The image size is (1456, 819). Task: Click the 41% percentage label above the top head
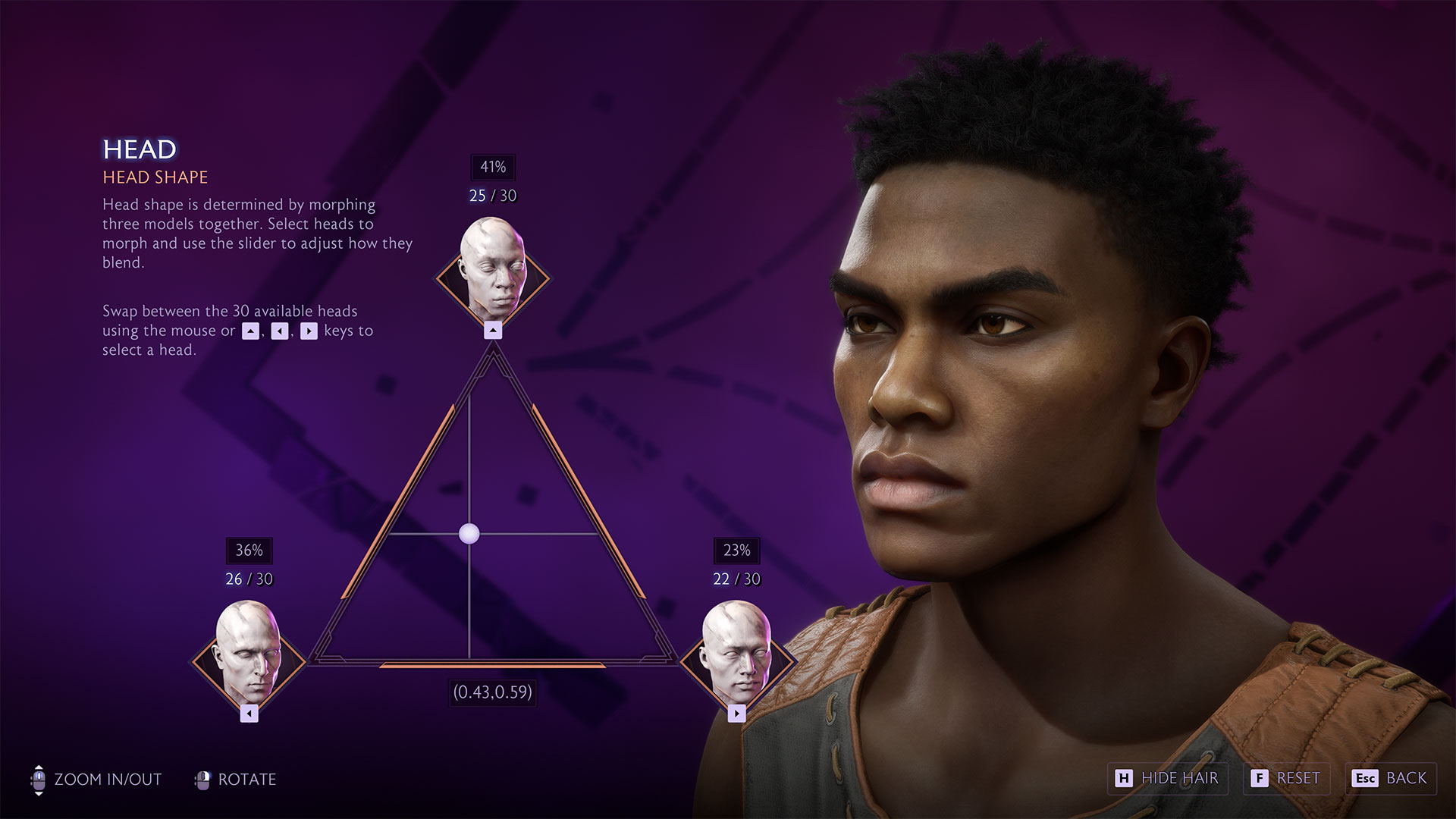click(493, 167)
